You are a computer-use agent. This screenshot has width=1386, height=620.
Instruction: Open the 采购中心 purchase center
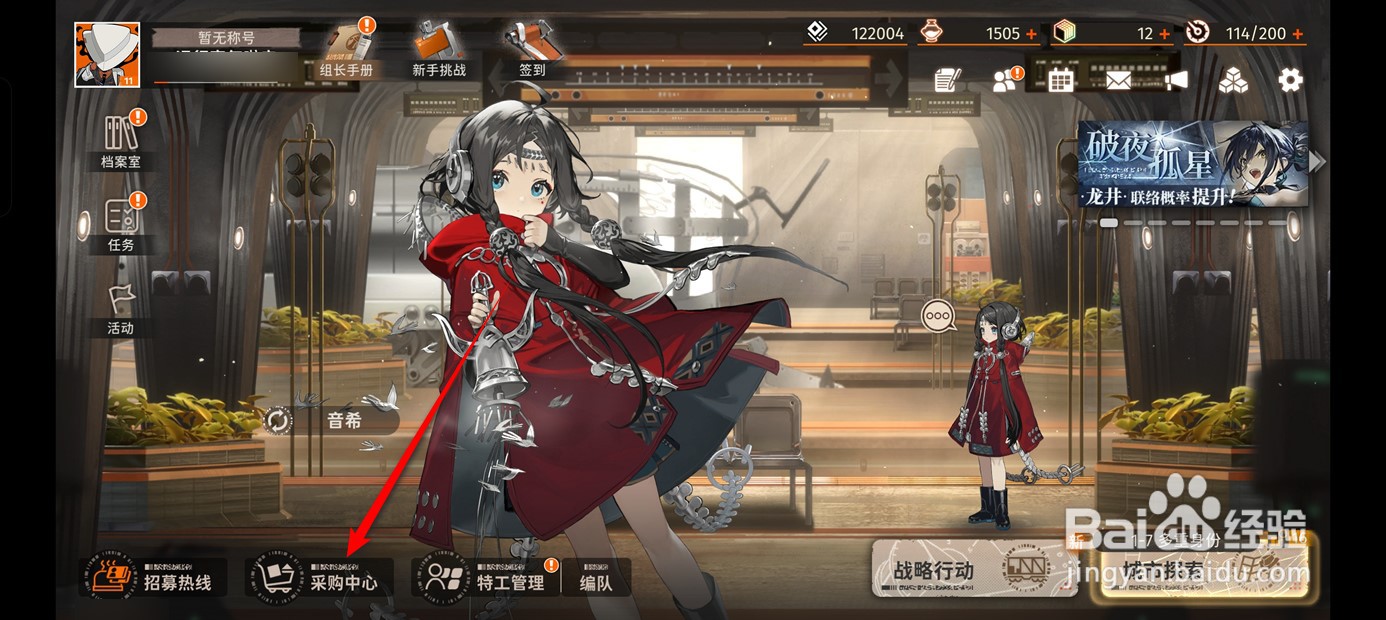click(318, 579)
